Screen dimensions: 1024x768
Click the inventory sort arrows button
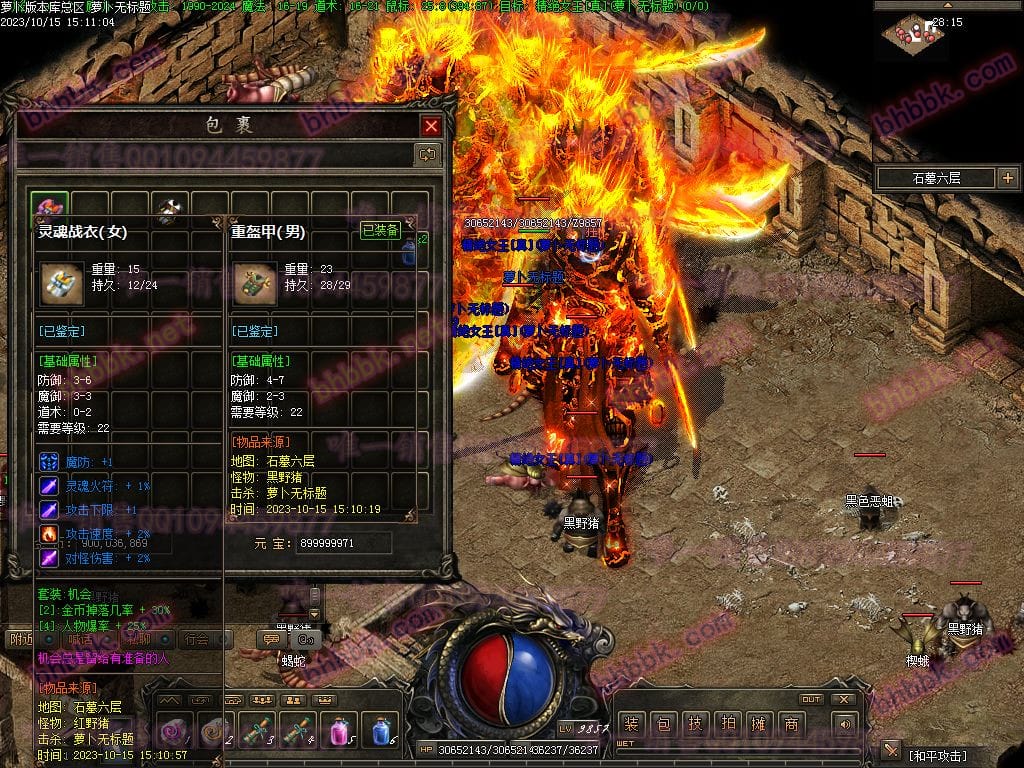point(427,154)
